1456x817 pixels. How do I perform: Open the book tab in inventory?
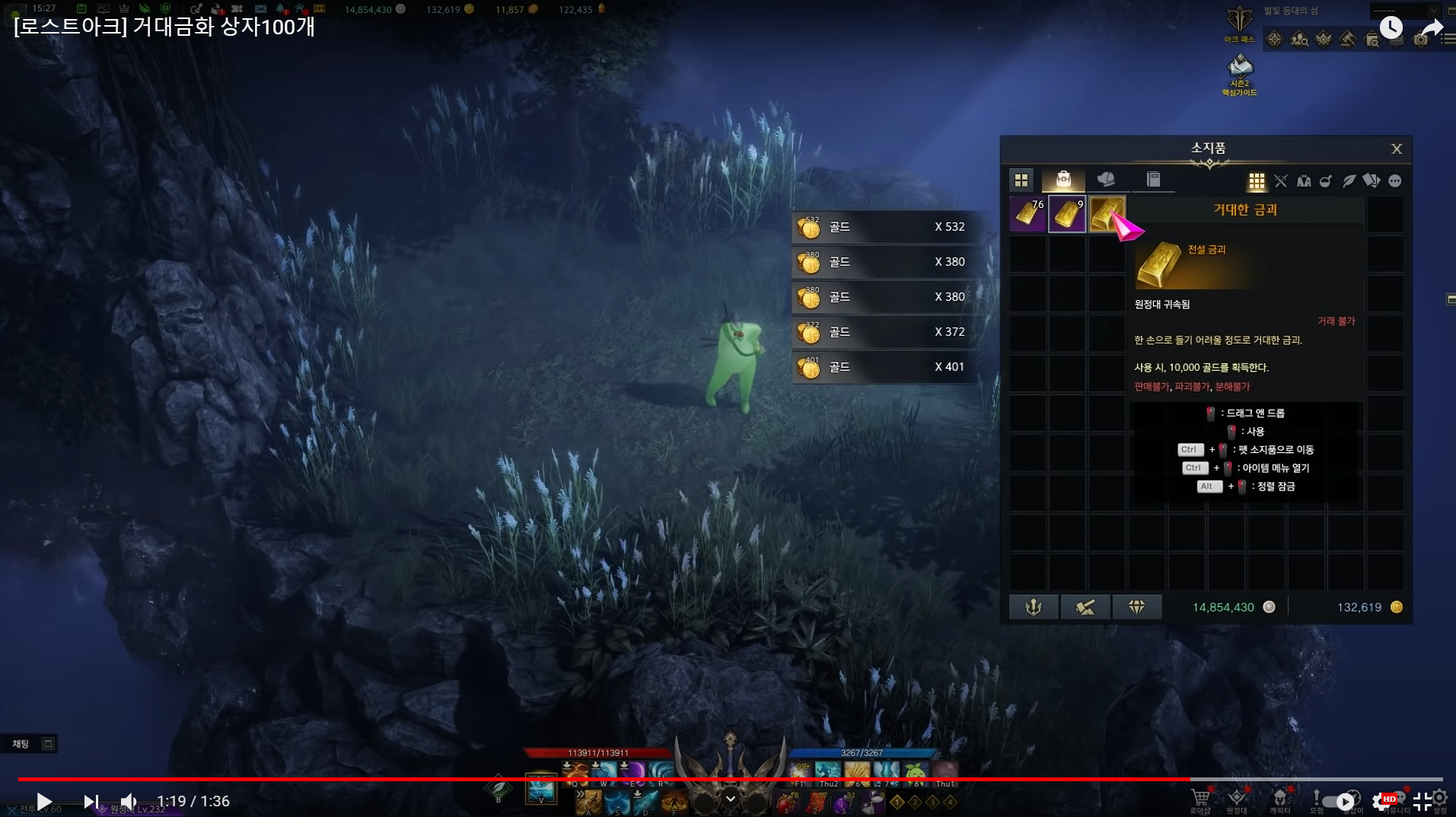(1153, 180)
